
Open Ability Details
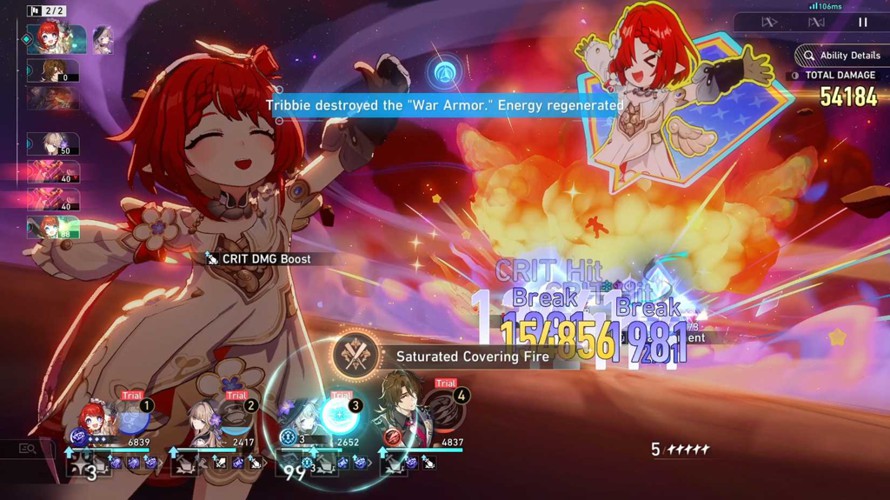tap(839, 56)
